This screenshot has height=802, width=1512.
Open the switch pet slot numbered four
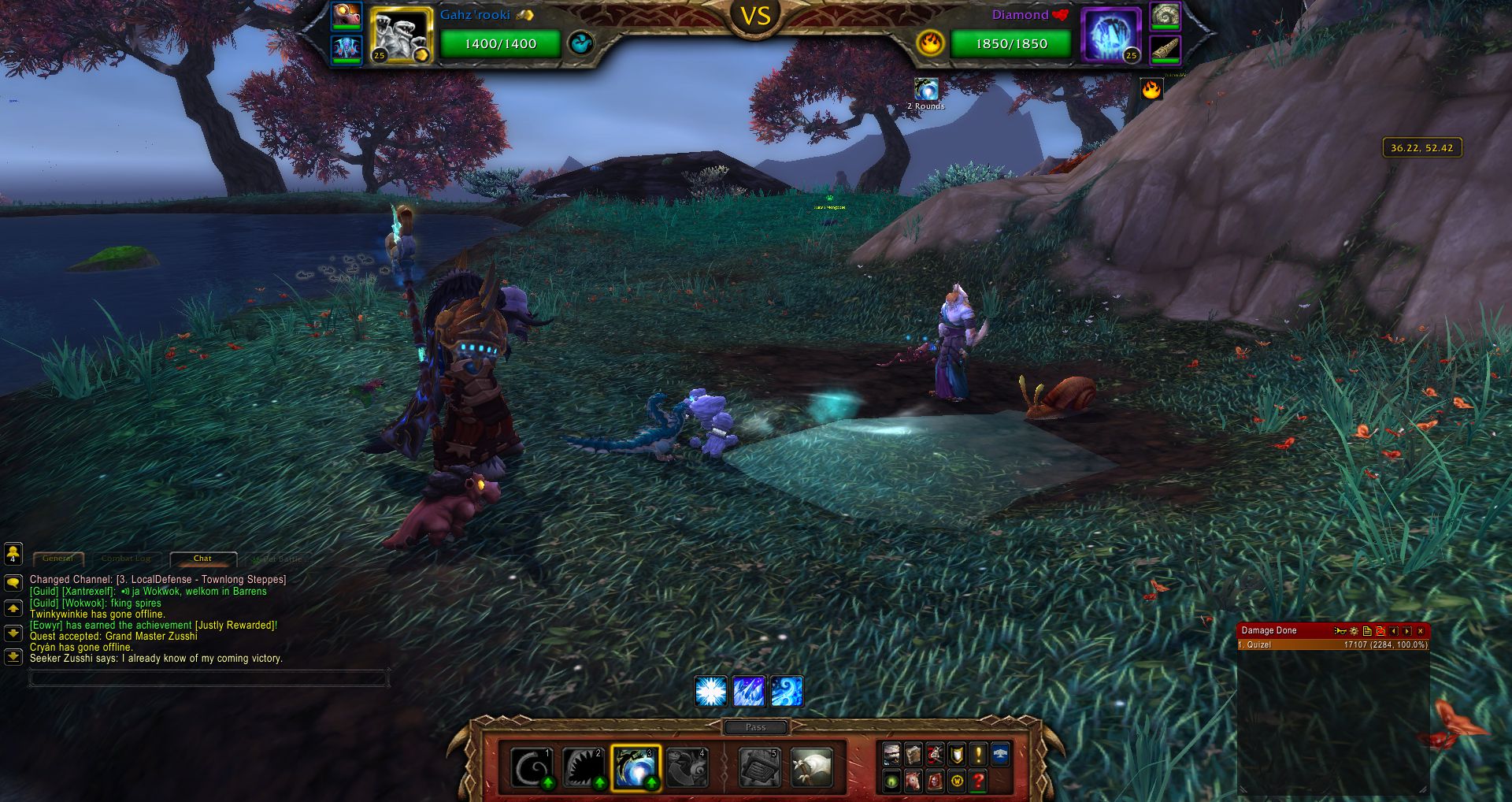point(687,768)
